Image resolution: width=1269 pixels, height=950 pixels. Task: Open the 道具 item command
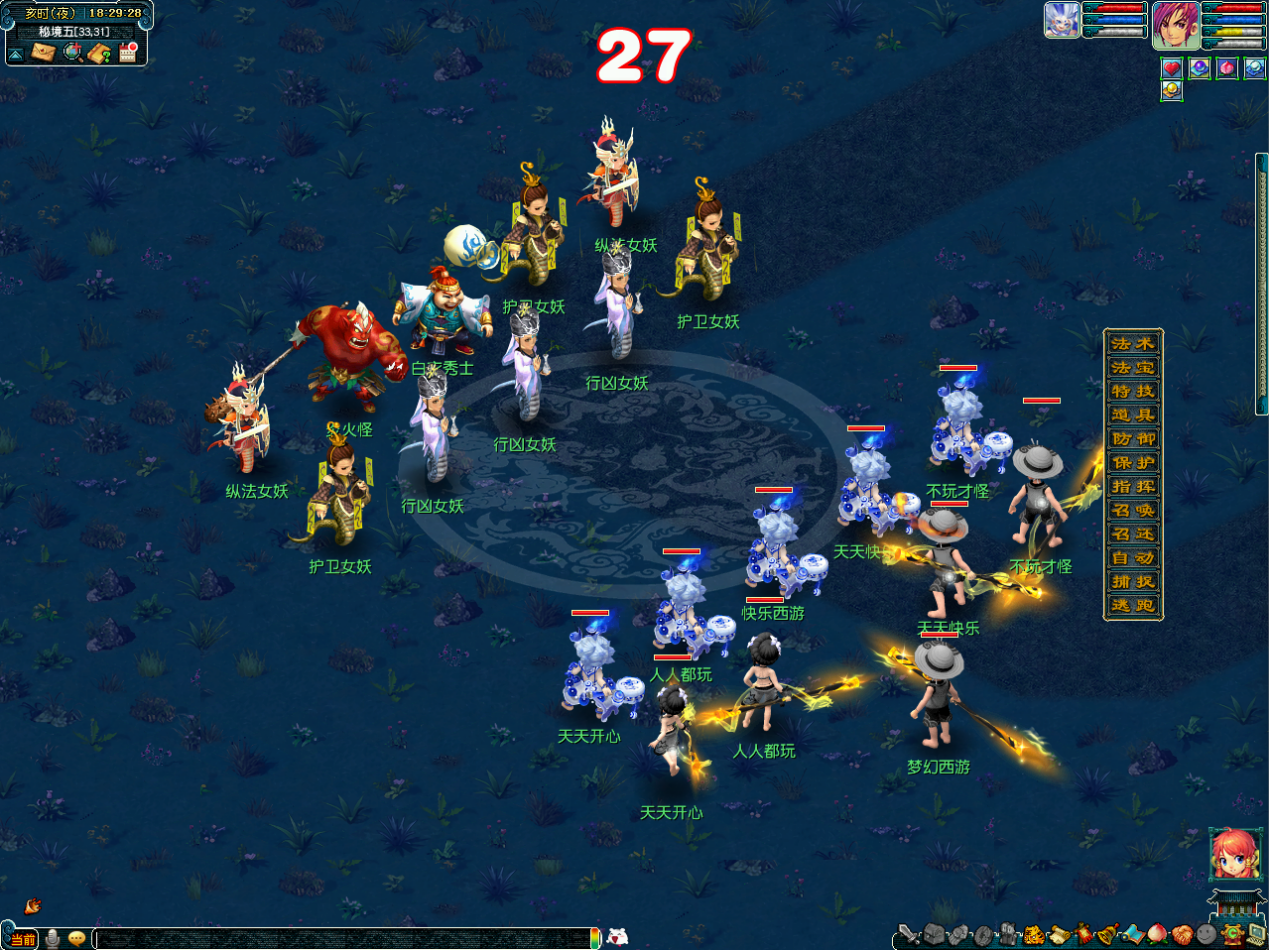point(1133,415)
